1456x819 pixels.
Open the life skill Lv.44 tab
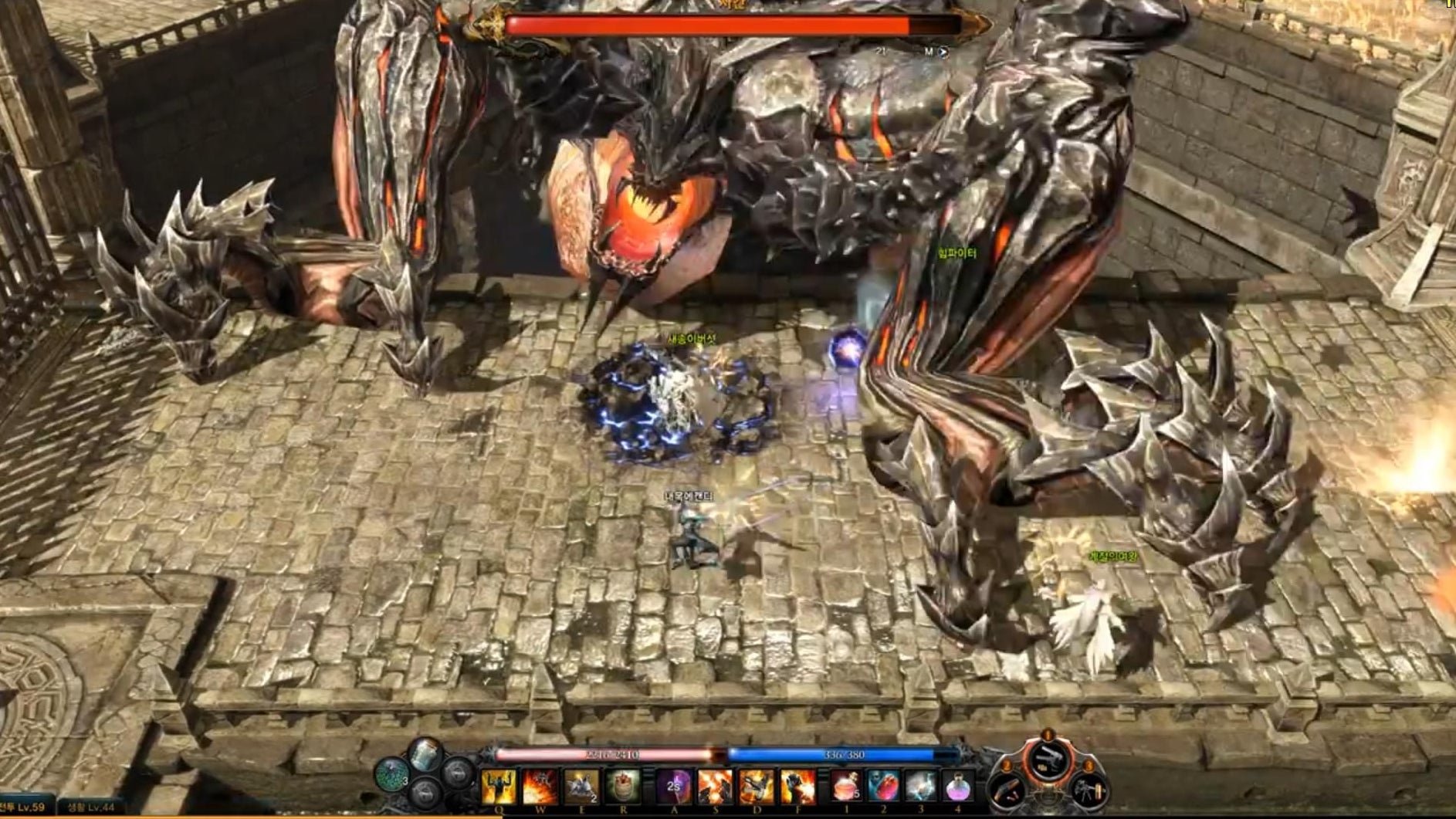92,807
